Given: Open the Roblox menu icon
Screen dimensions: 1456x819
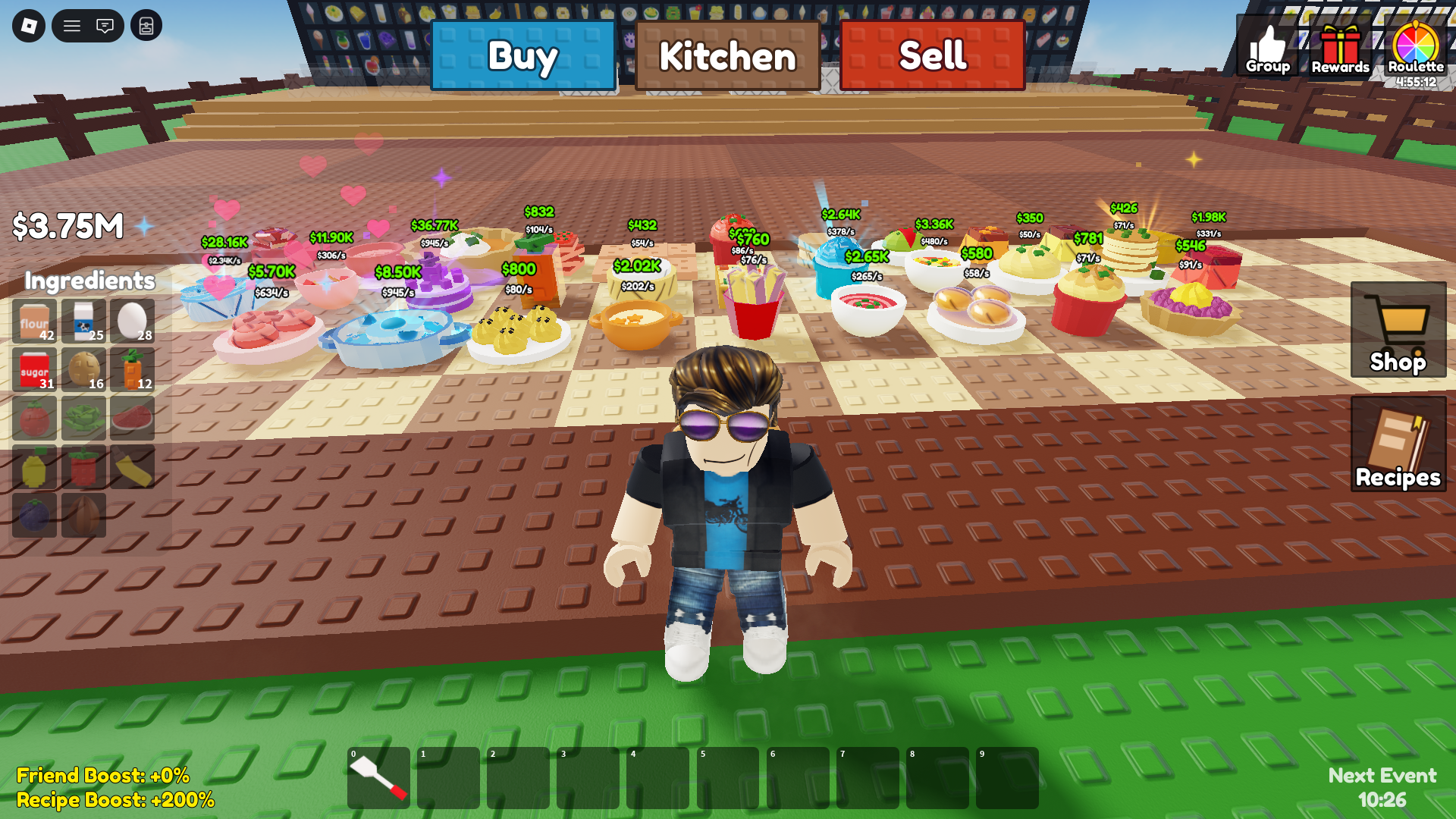Looking at the screenshot, I should [72, 25].
